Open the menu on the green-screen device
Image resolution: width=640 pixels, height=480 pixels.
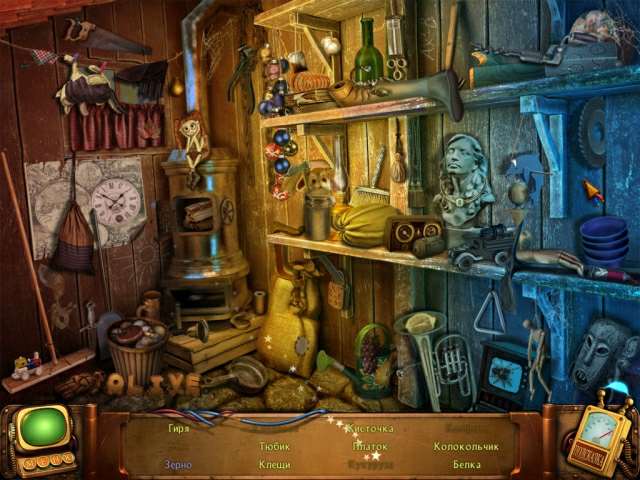(x=40, y=432)
